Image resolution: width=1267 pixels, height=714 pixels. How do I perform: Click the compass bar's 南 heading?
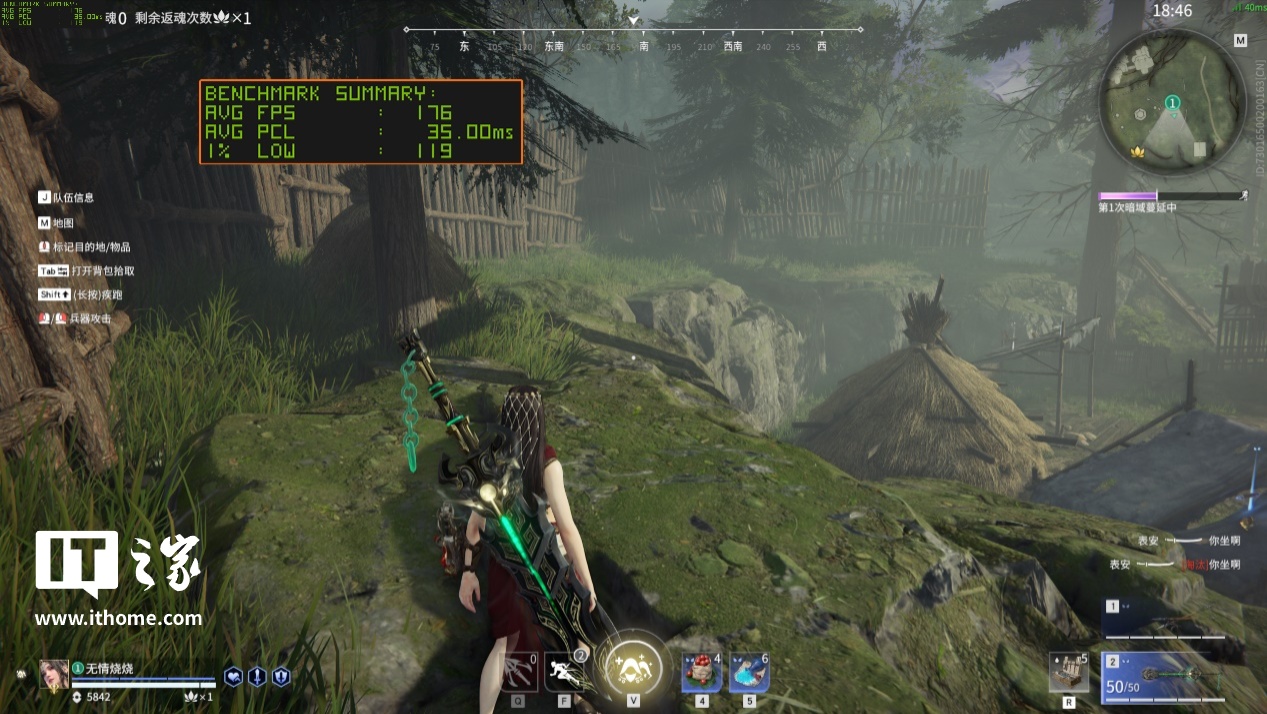pyautogui.click(x=643, y=47)
